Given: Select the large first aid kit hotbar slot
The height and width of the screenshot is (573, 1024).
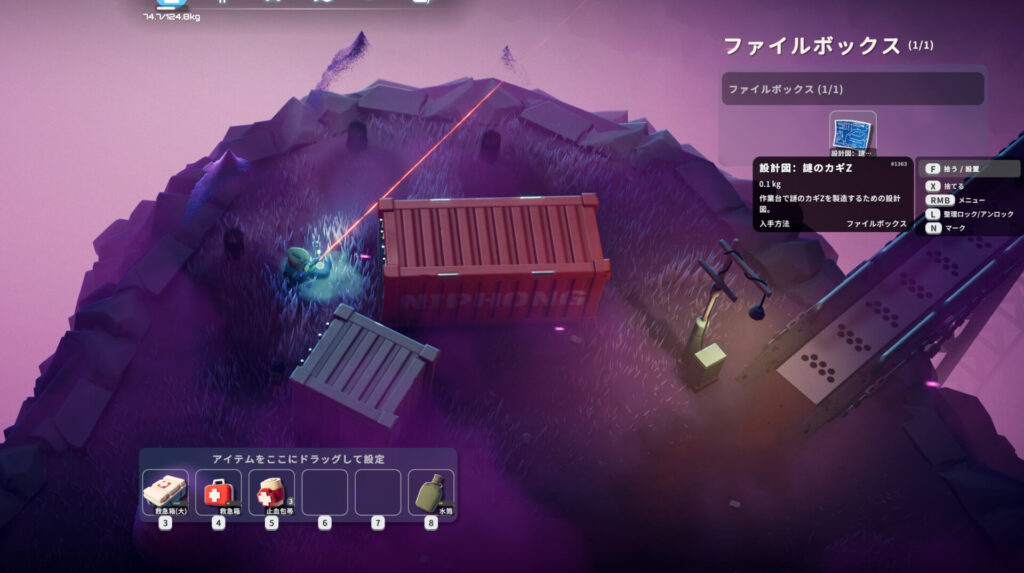Looking at the screenshot, I should (x=165, y=492).
